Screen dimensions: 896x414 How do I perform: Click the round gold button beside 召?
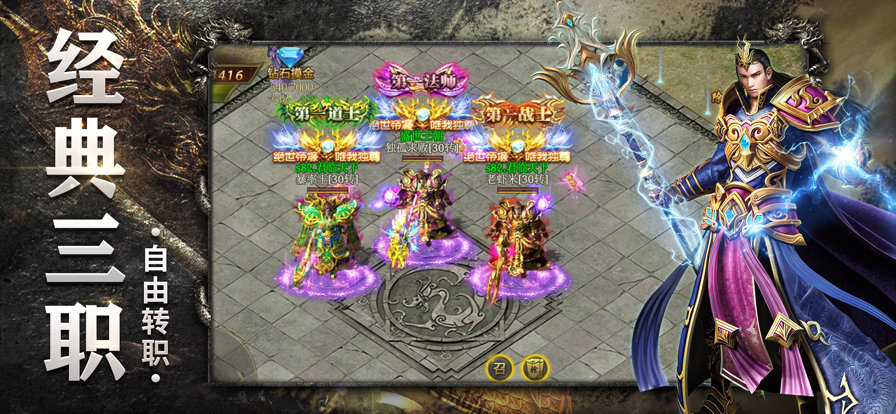(x=537, y=367)
